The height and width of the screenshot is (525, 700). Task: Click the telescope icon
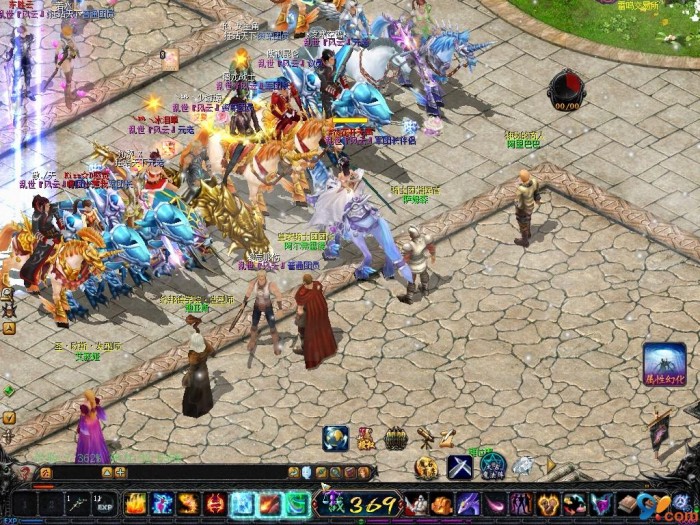(425, 436)
